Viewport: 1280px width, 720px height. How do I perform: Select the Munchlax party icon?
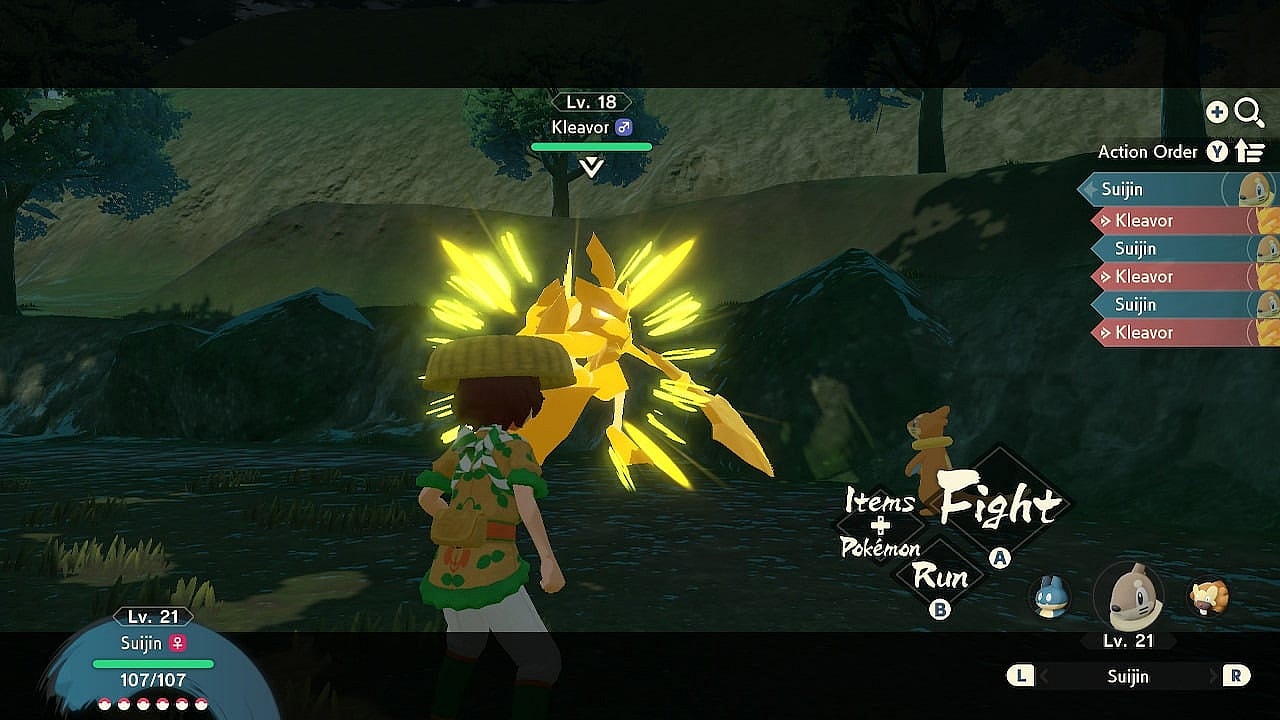pos(1051,597)
